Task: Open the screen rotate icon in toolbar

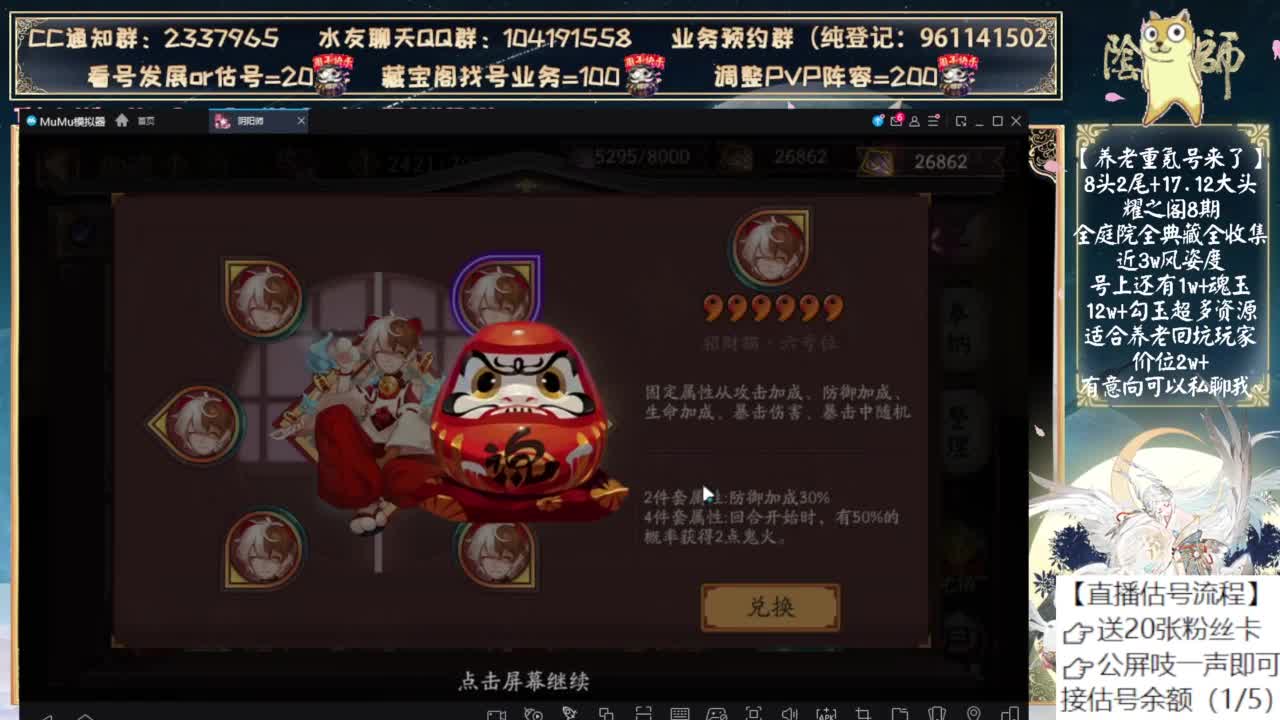Action: point(646,712)
